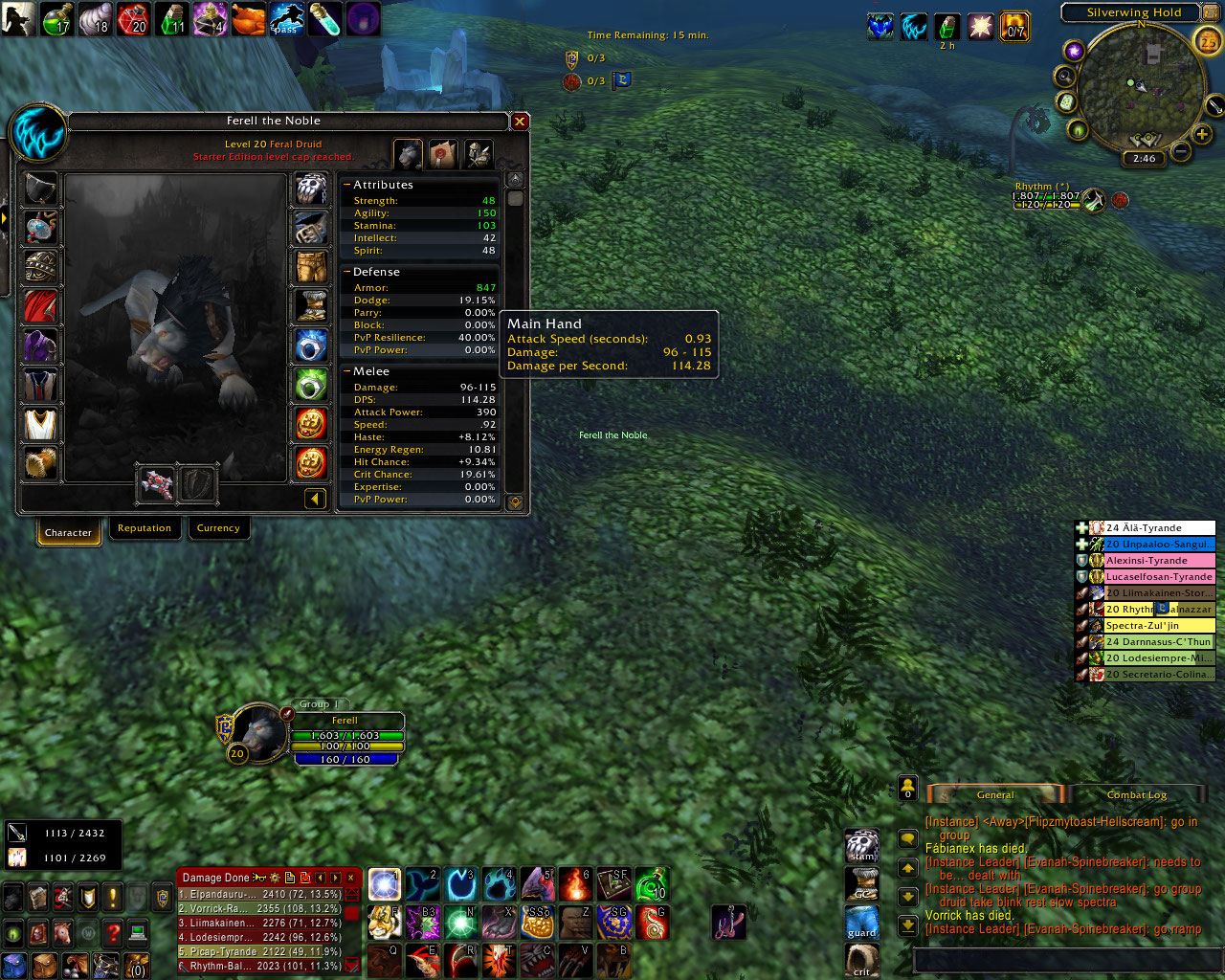
Task: Close the Damage Done meter window
Action: click(x=351, y=878)
